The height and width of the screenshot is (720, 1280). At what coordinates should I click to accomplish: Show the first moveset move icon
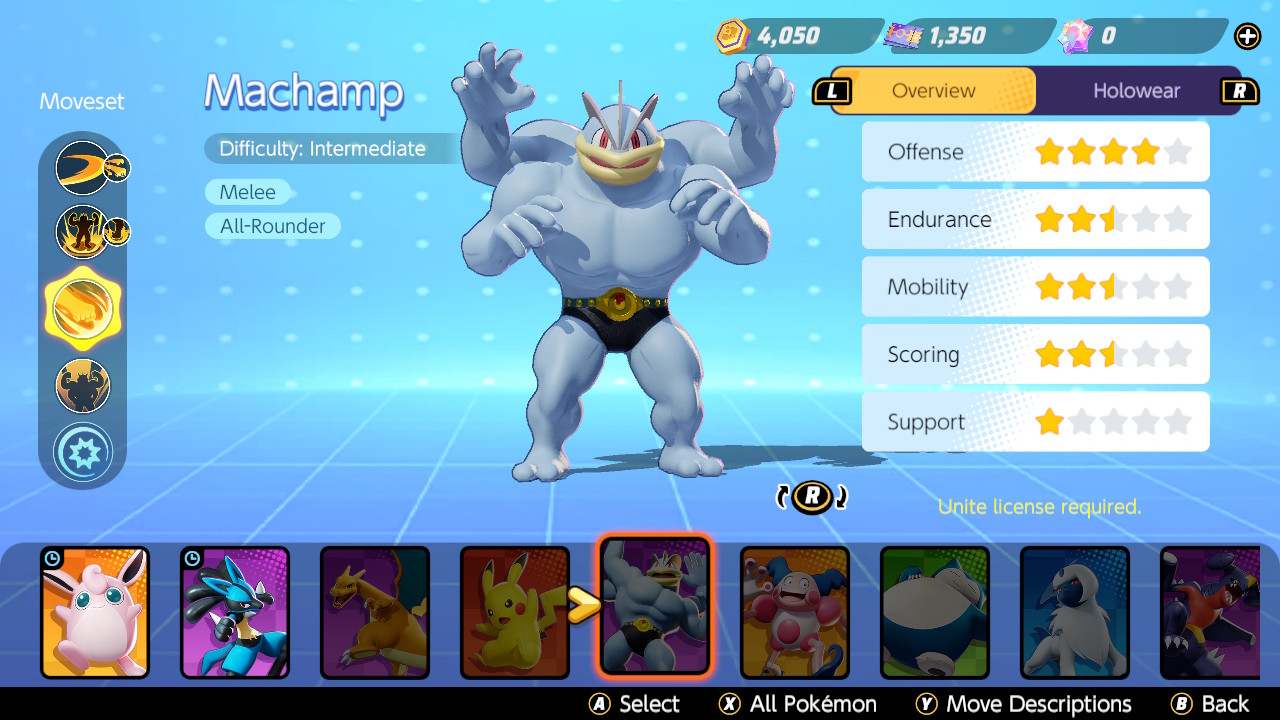point(83,167)
